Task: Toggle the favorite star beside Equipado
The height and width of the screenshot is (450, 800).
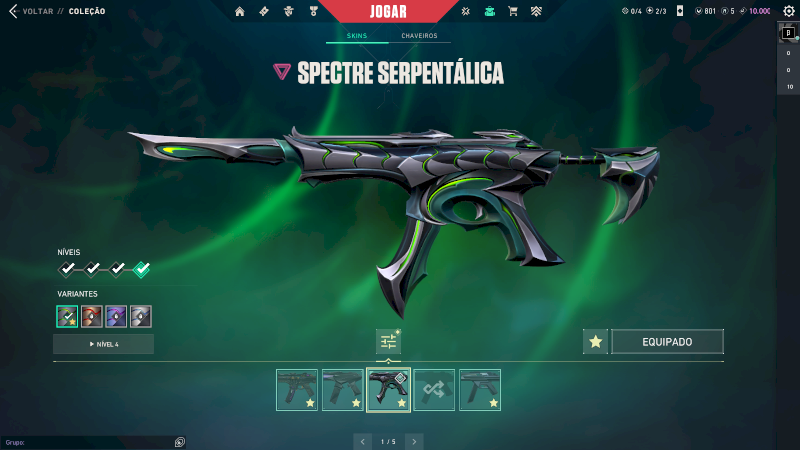Action: click(596, 342)
